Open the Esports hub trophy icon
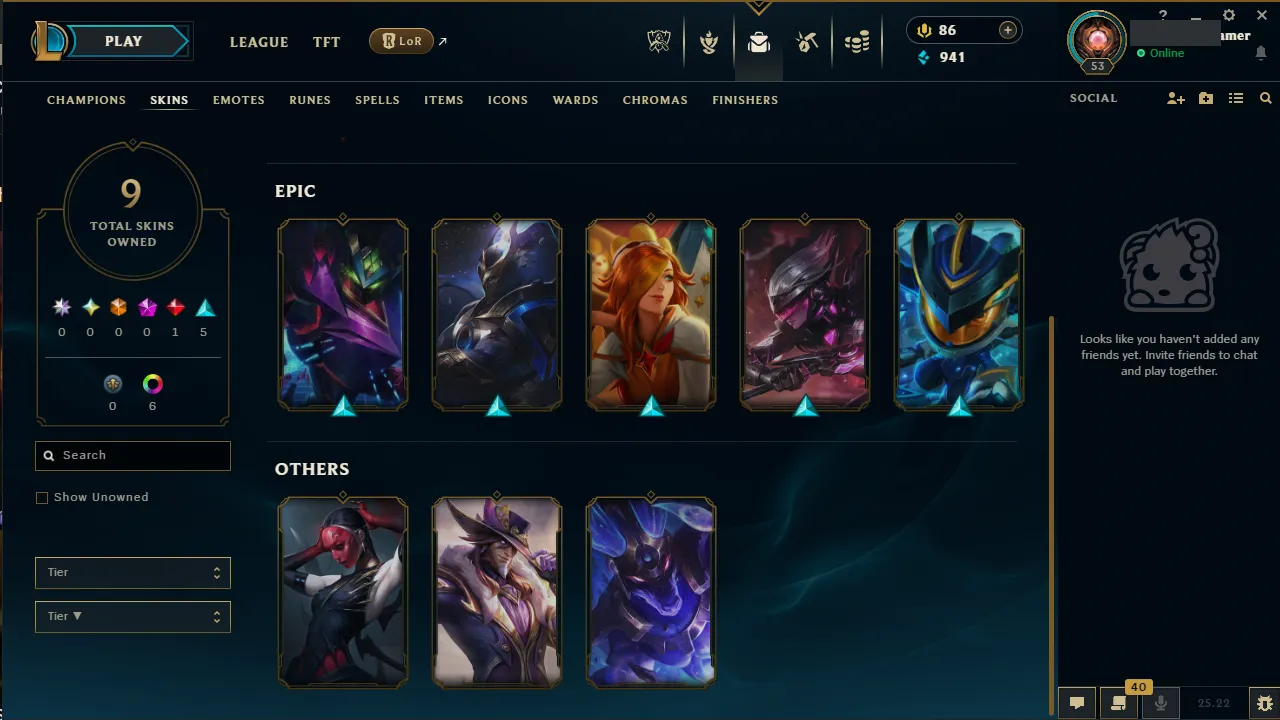 659,42
